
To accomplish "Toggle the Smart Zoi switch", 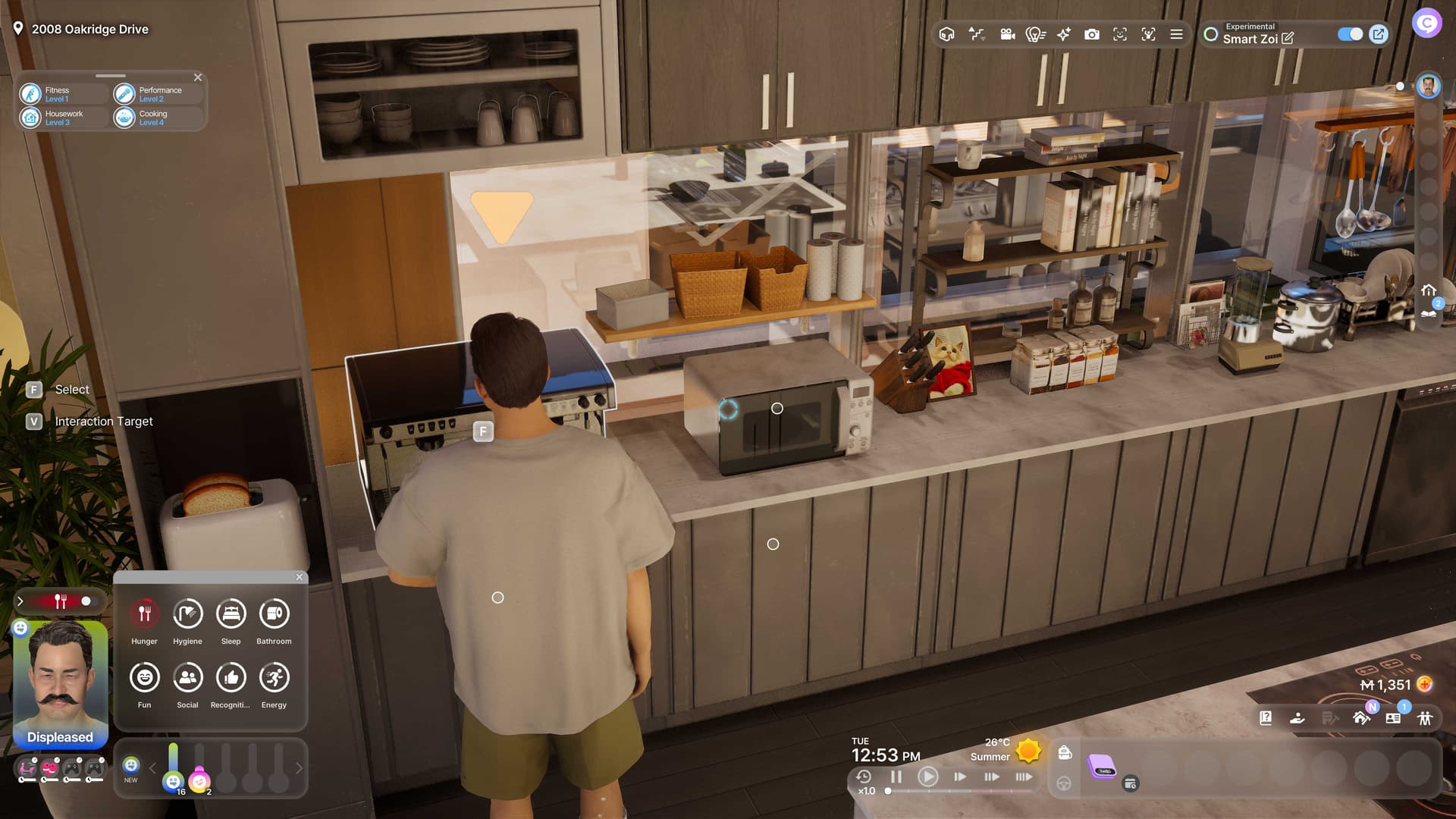I will [1350, 34].
